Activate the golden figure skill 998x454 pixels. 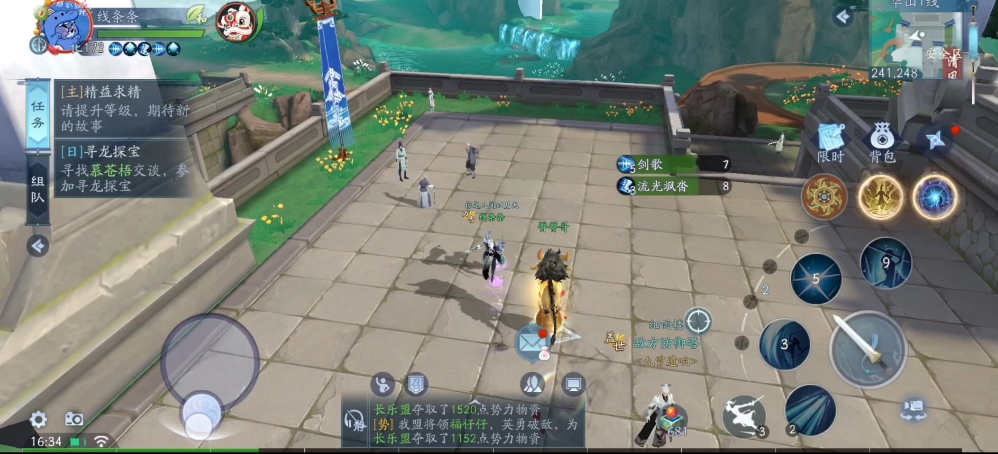(x=880, y=197)
